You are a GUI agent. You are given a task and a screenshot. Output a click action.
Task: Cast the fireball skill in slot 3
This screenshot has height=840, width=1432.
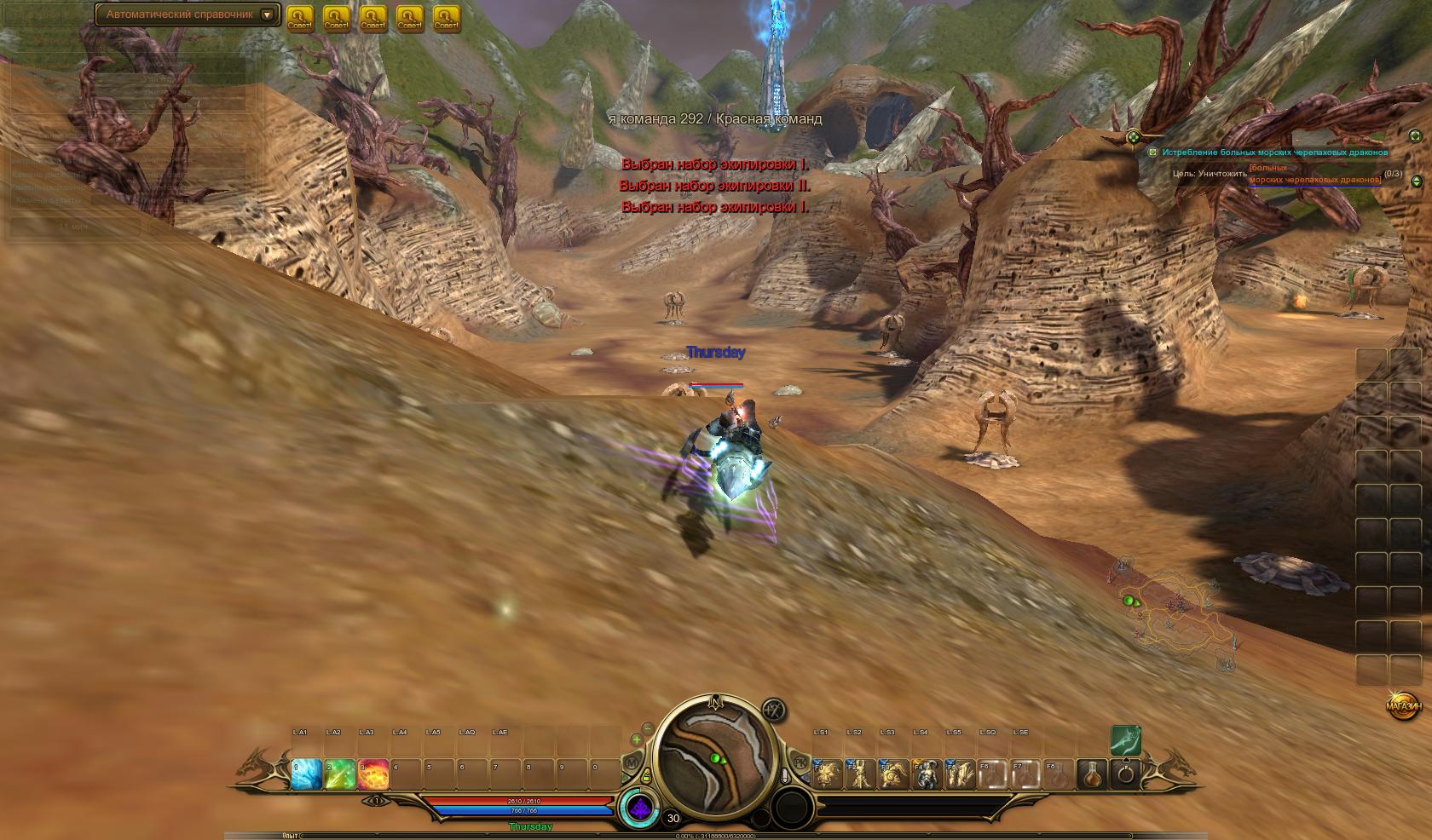(373, 774)
